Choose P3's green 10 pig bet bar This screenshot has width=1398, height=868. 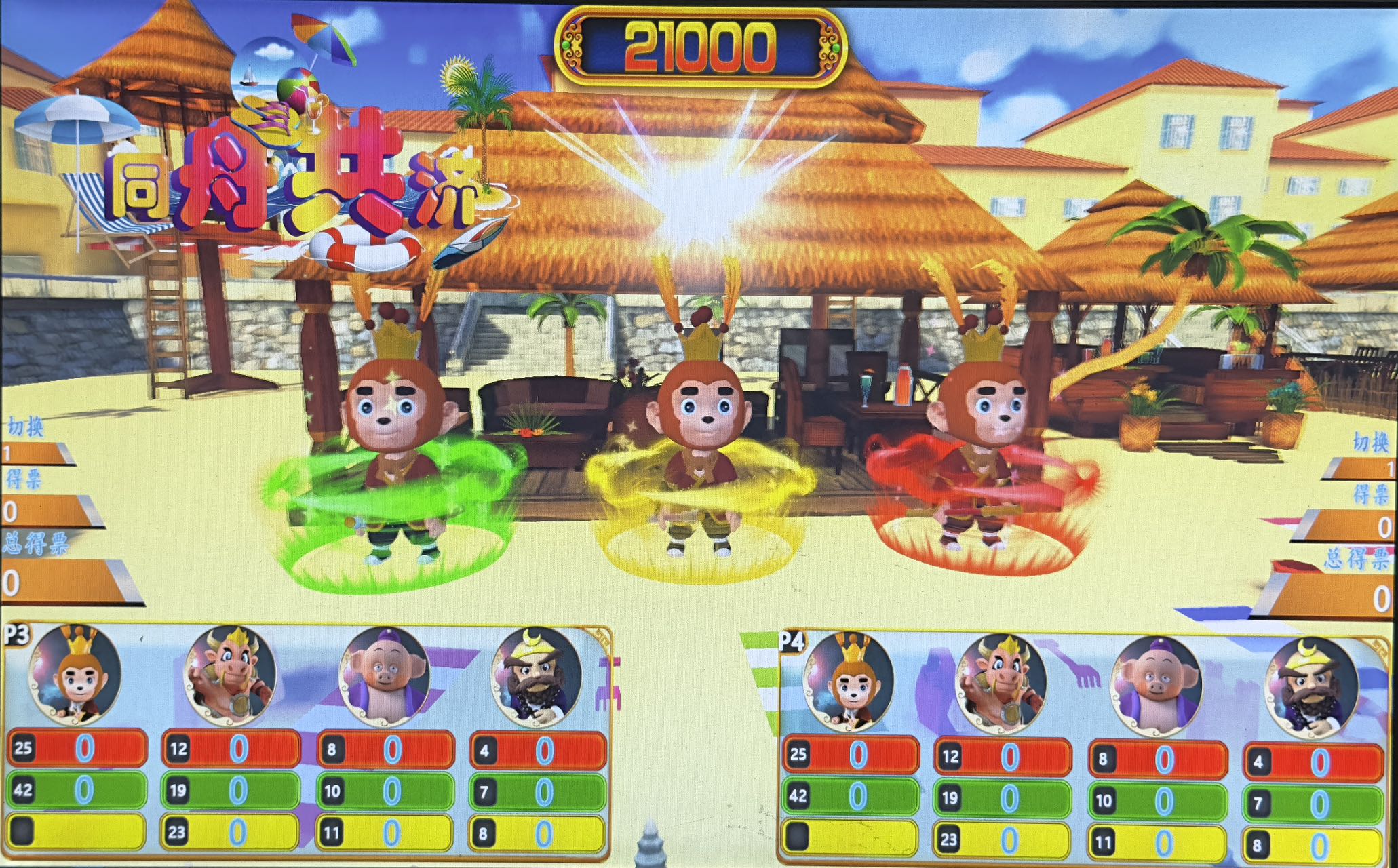click(x=385, y=791)
